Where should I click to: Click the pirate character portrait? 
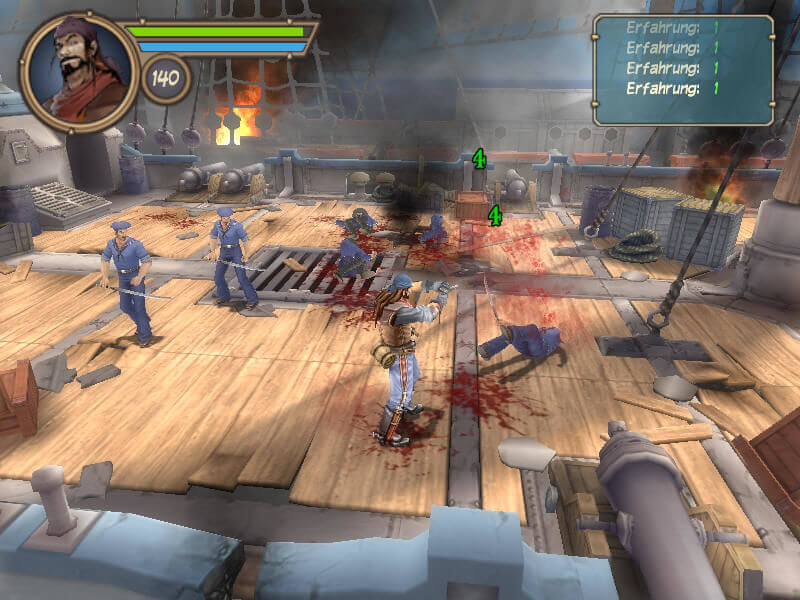click(79, 70)
